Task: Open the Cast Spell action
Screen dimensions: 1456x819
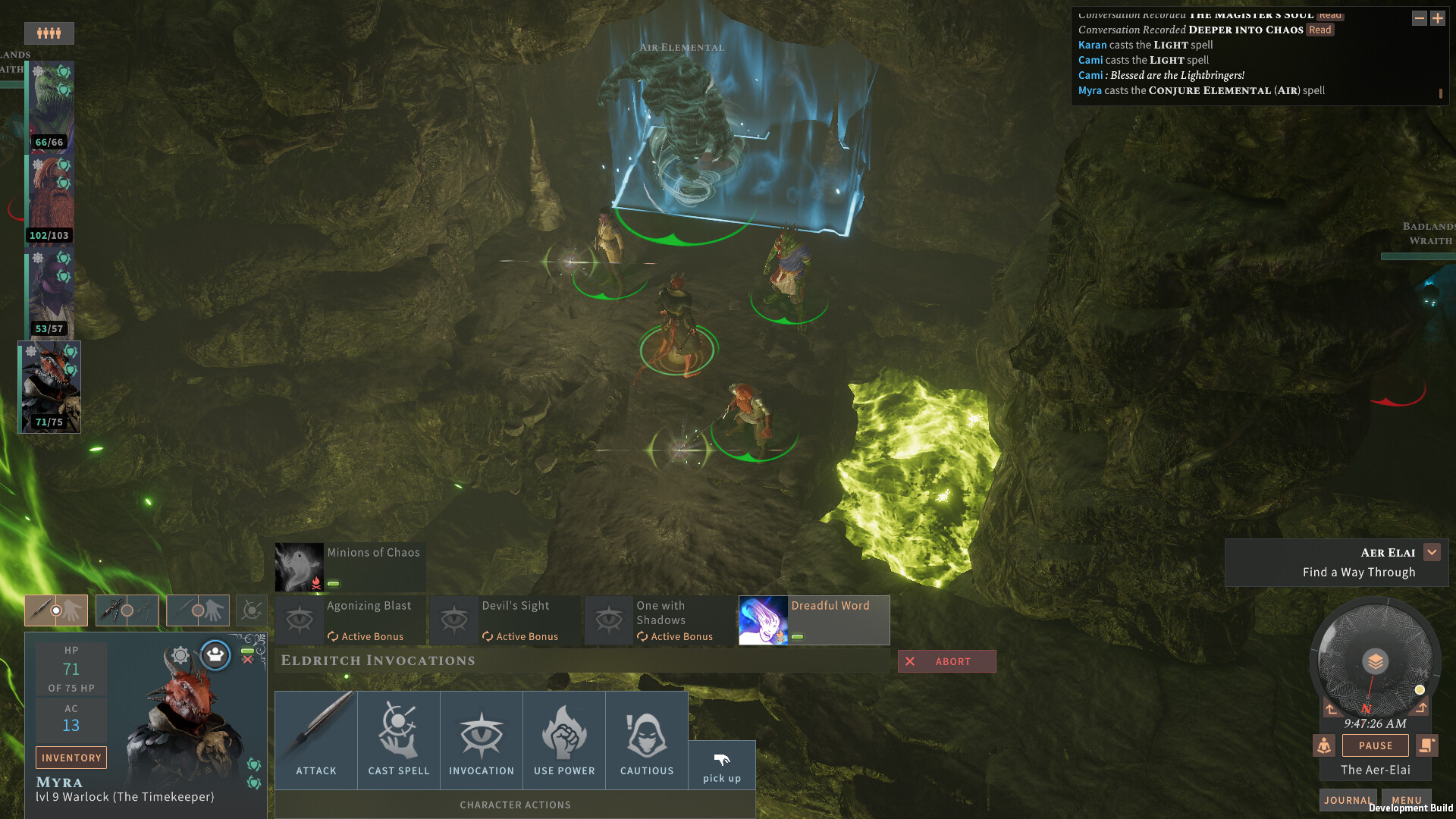Action: pos(397,739)
